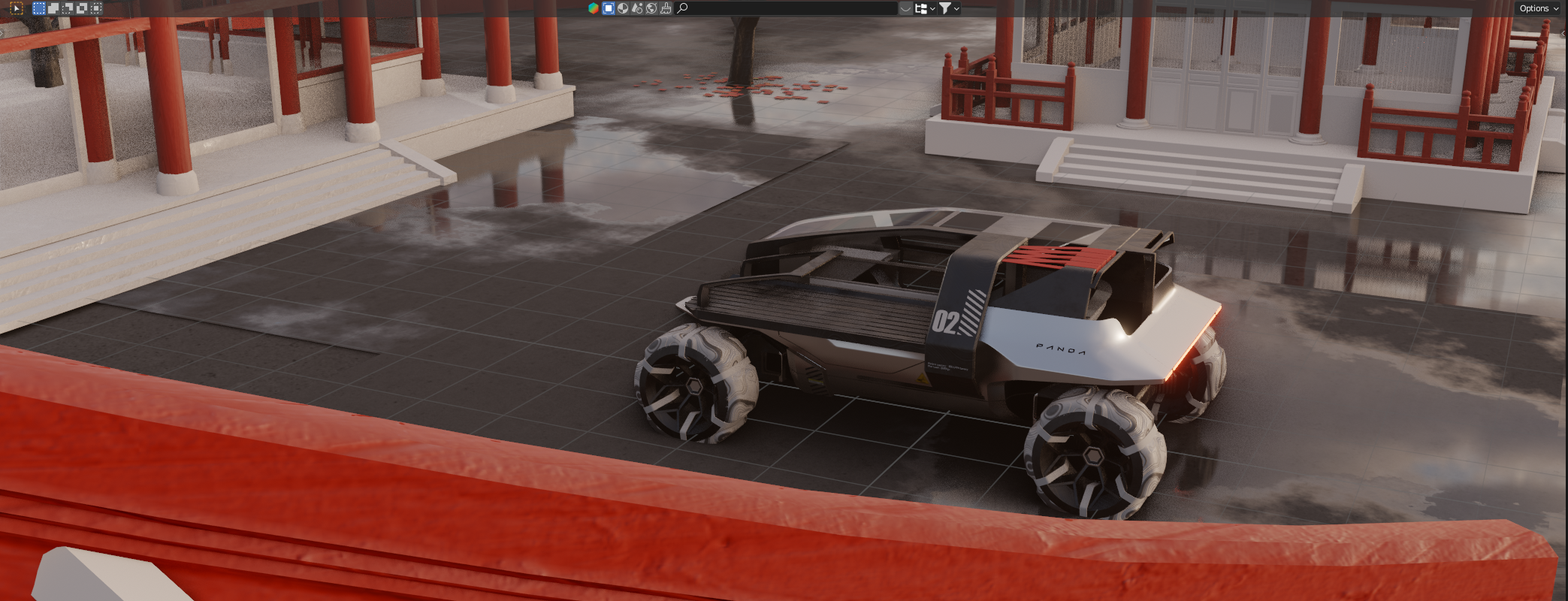
Task: Expand the collapsed chevron left of display dropdown
Action: (x=905, y=8)
